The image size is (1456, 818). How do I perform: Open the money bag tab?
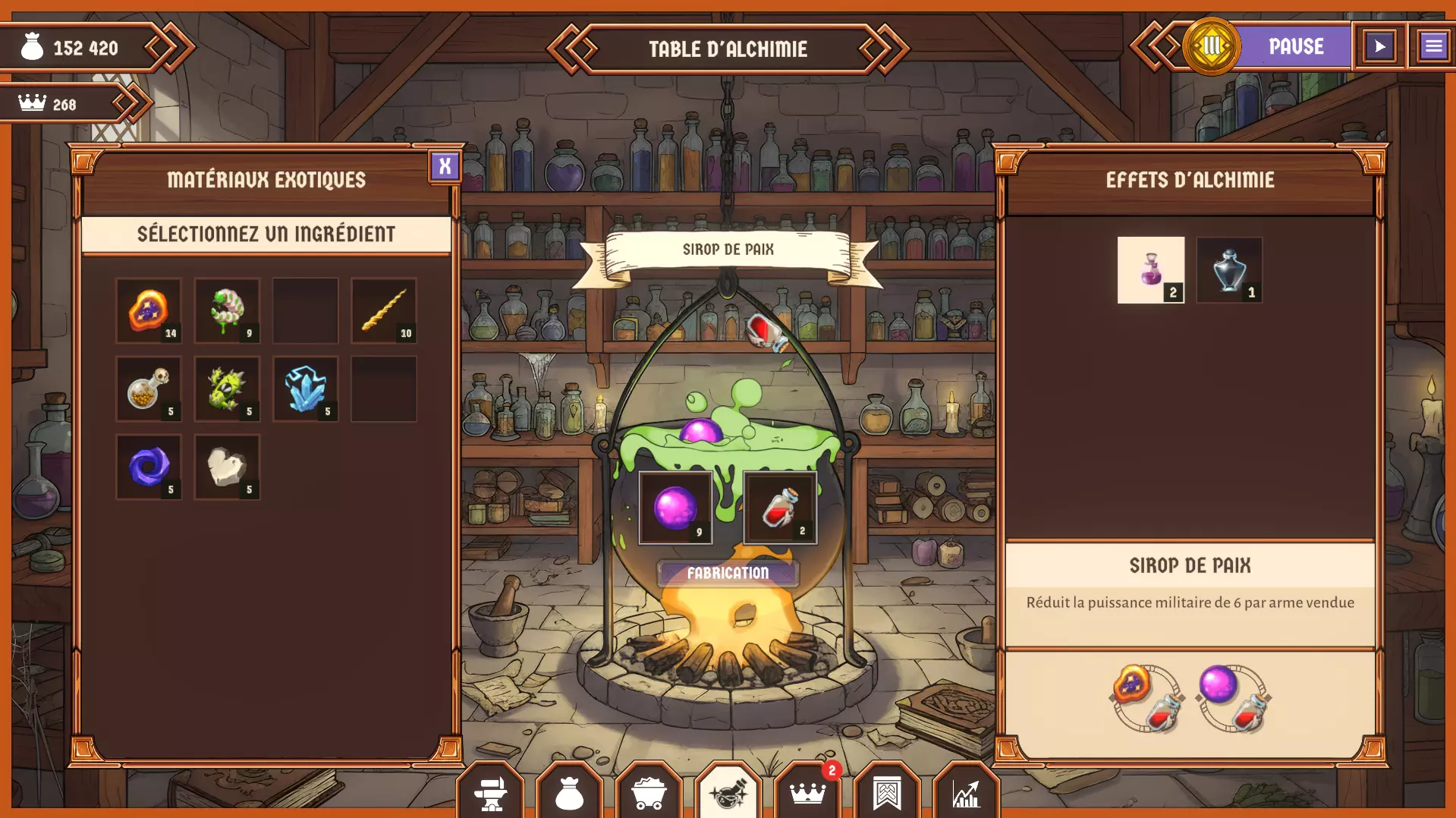point(570,793)
